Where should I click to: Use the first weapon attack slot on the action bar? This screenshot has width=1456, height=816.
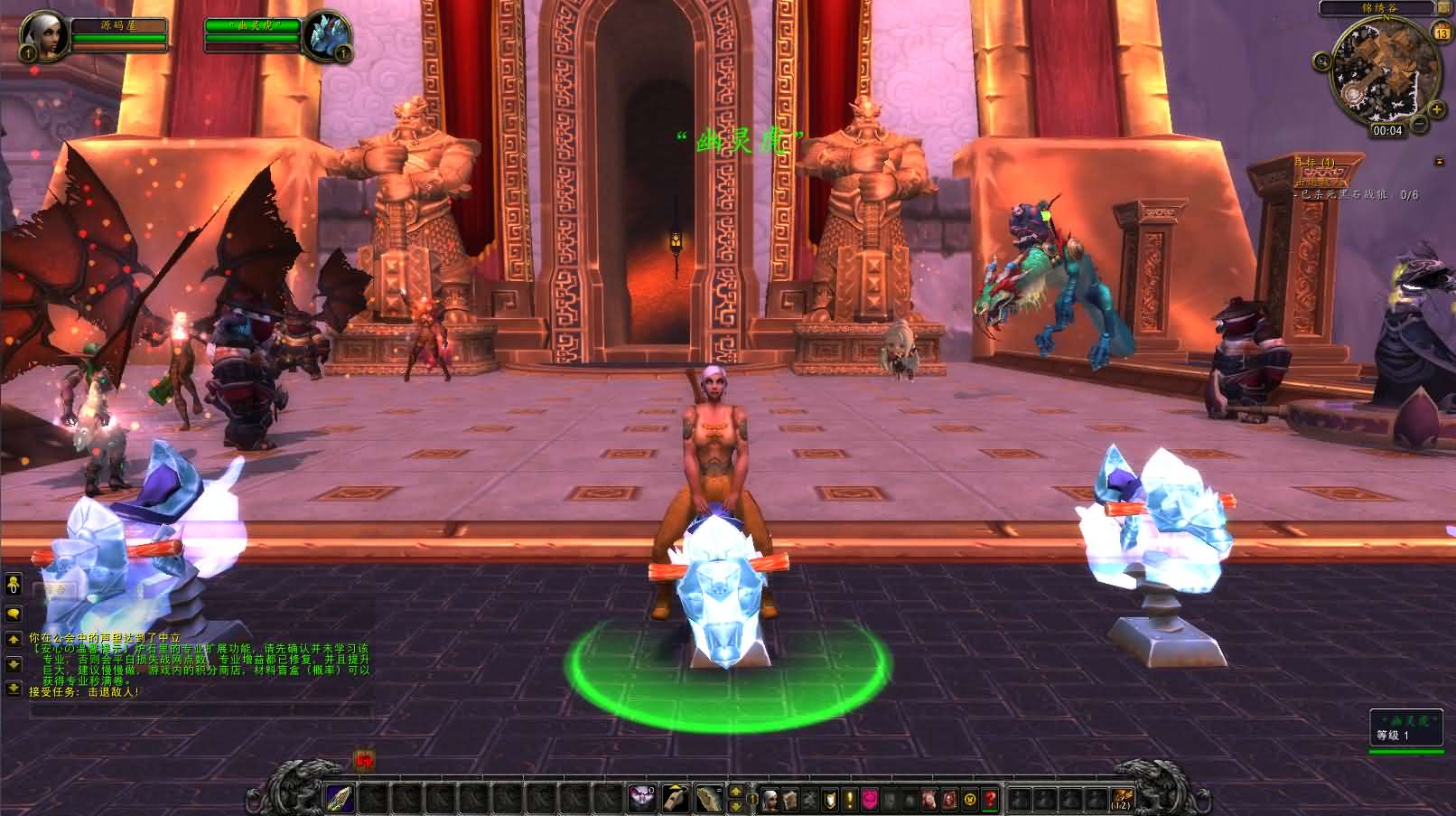click(x=340, y=799)
